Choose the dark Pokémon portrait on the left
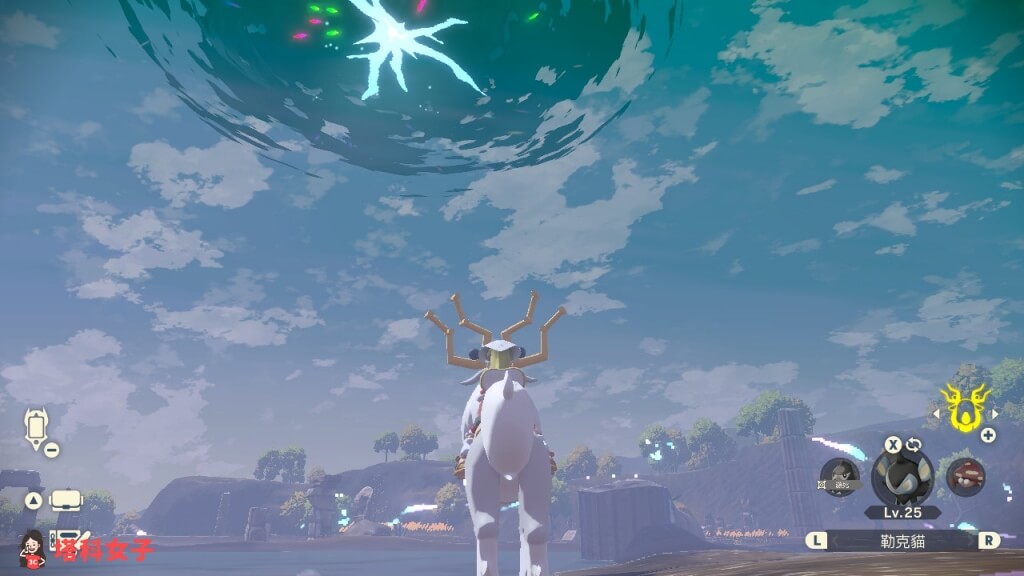 (839, 477)
